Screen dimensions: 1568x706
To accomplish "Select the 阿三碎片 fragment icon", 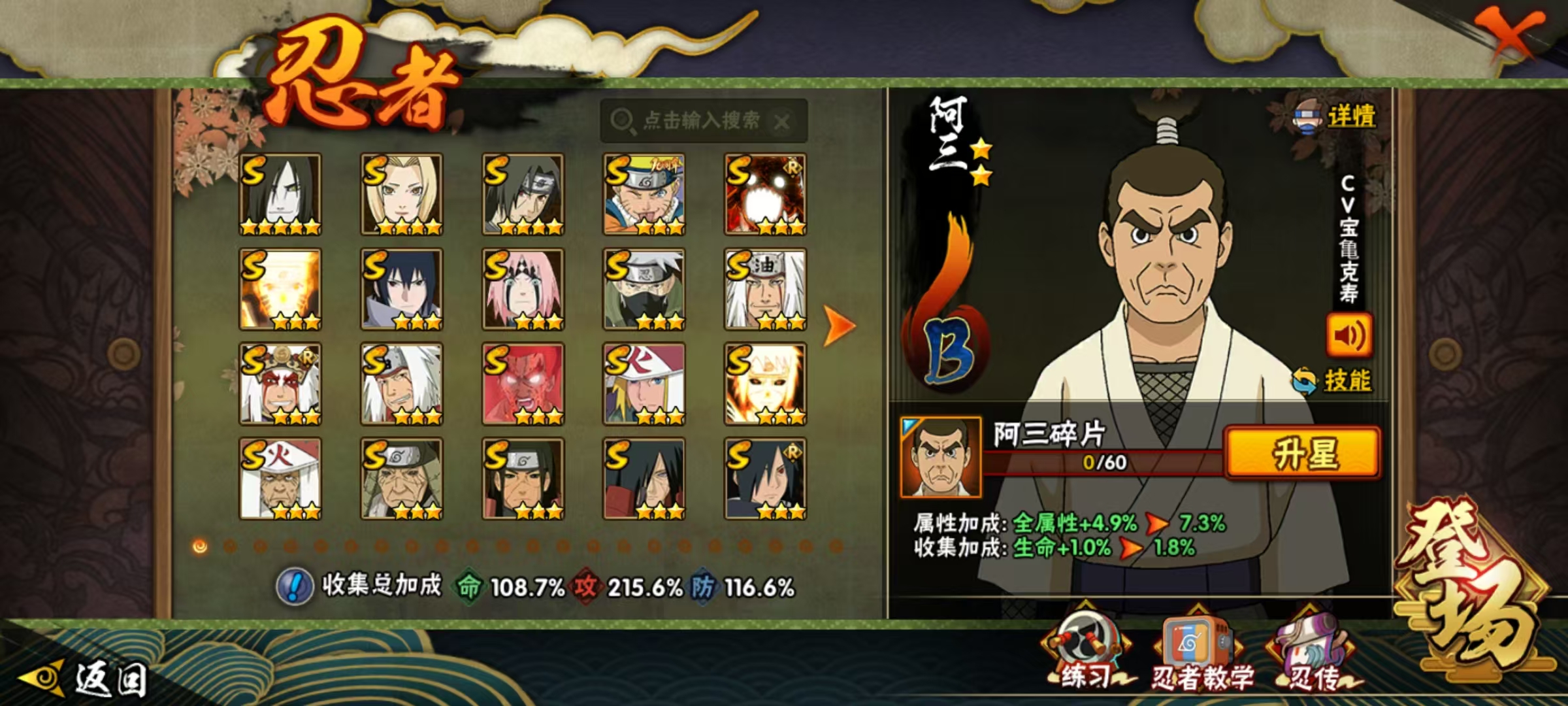I will 941,456.
